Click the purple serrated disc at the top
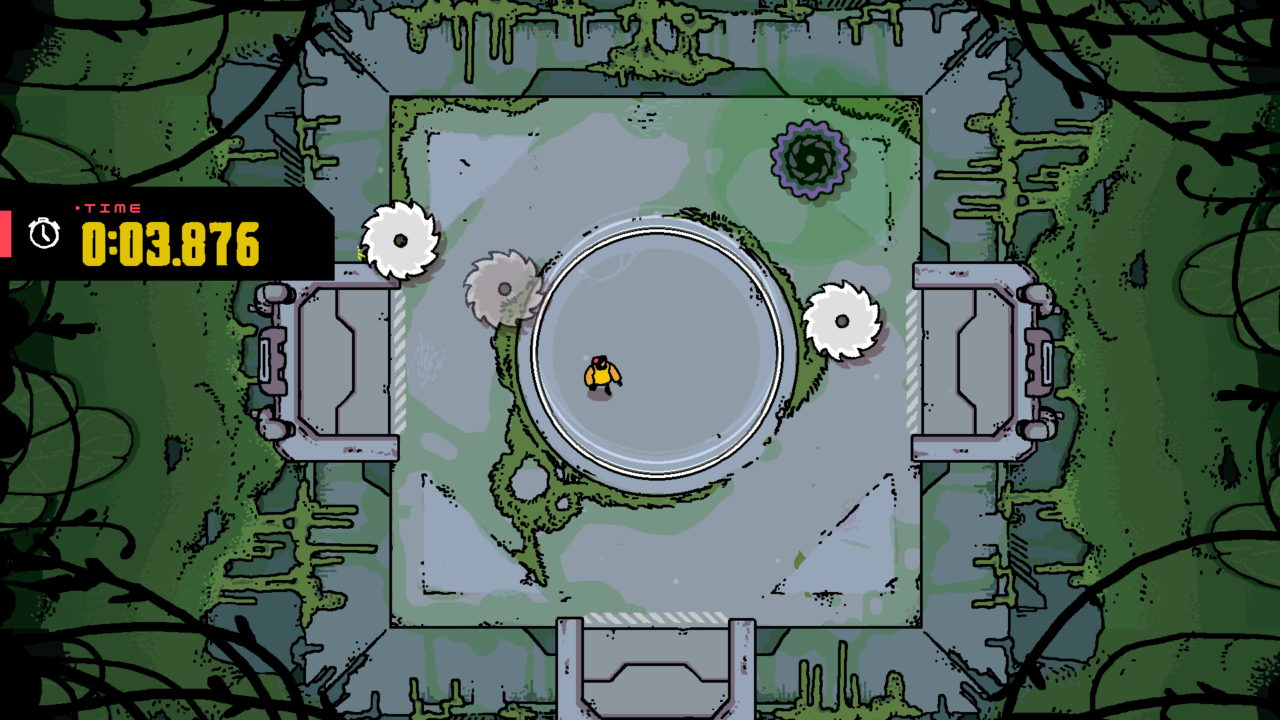The width and height of the screenshot is (1280, 720). click(x=808, y=158)
